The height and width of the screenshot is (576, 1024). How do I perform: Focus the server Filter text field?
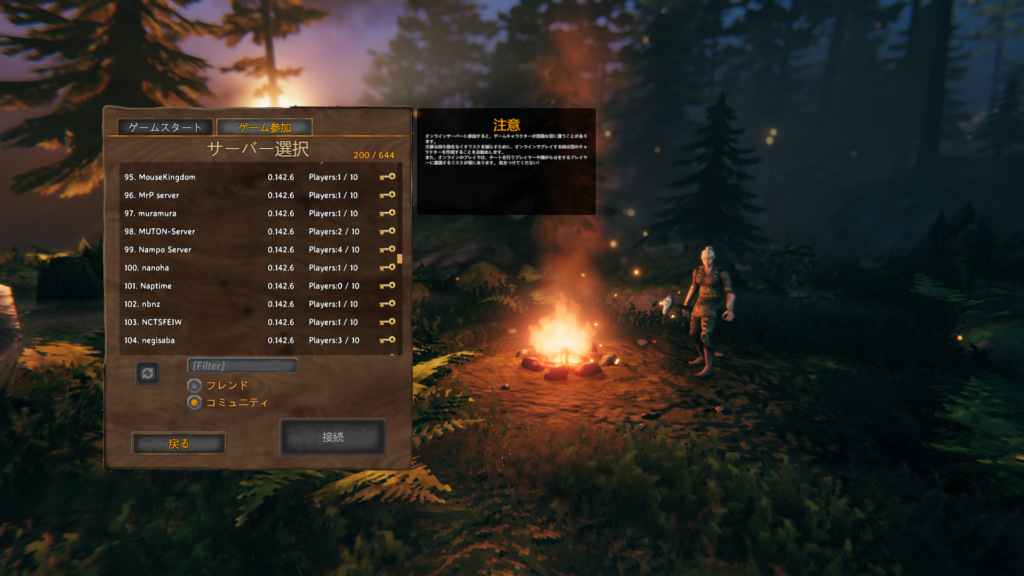242,366
